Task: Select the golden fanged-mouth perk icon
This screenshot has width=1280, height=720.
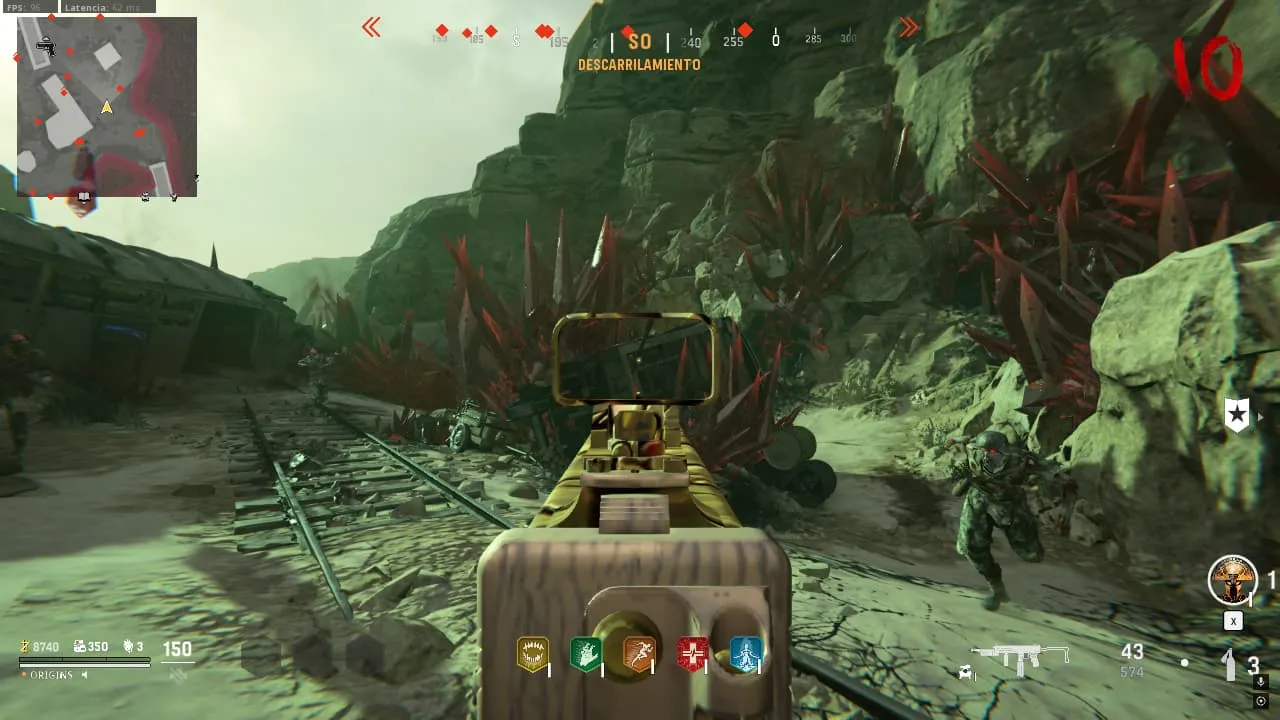Action: (x=532, y=654)
